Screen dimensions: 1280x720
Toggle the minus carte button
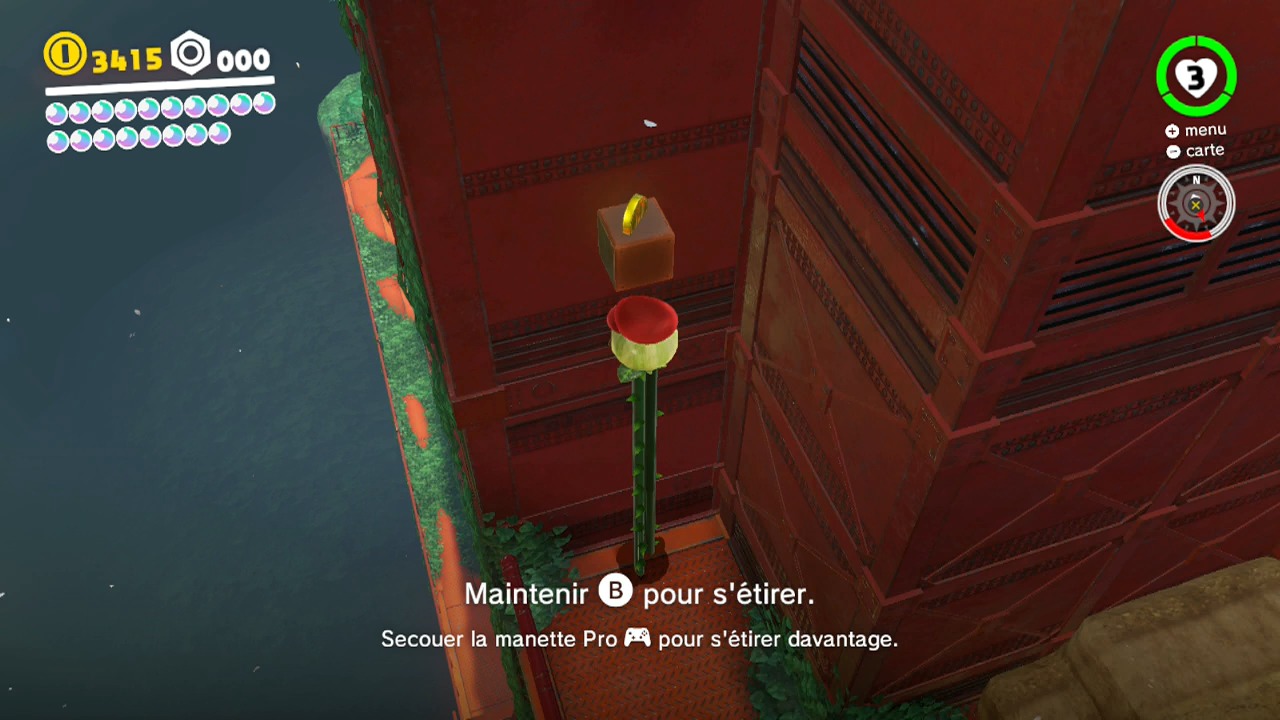point(1171,150)
